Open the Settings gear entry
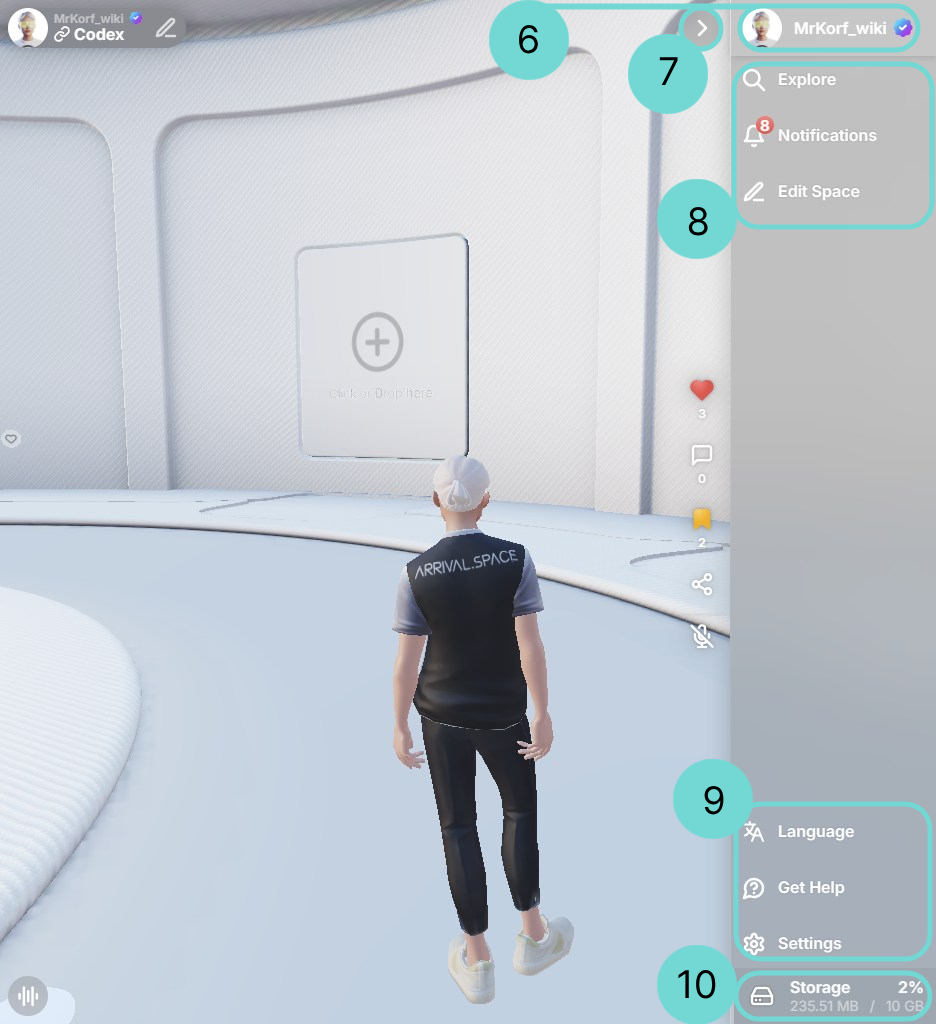This screenshot has height=1024, width=936. click(808, 944)
